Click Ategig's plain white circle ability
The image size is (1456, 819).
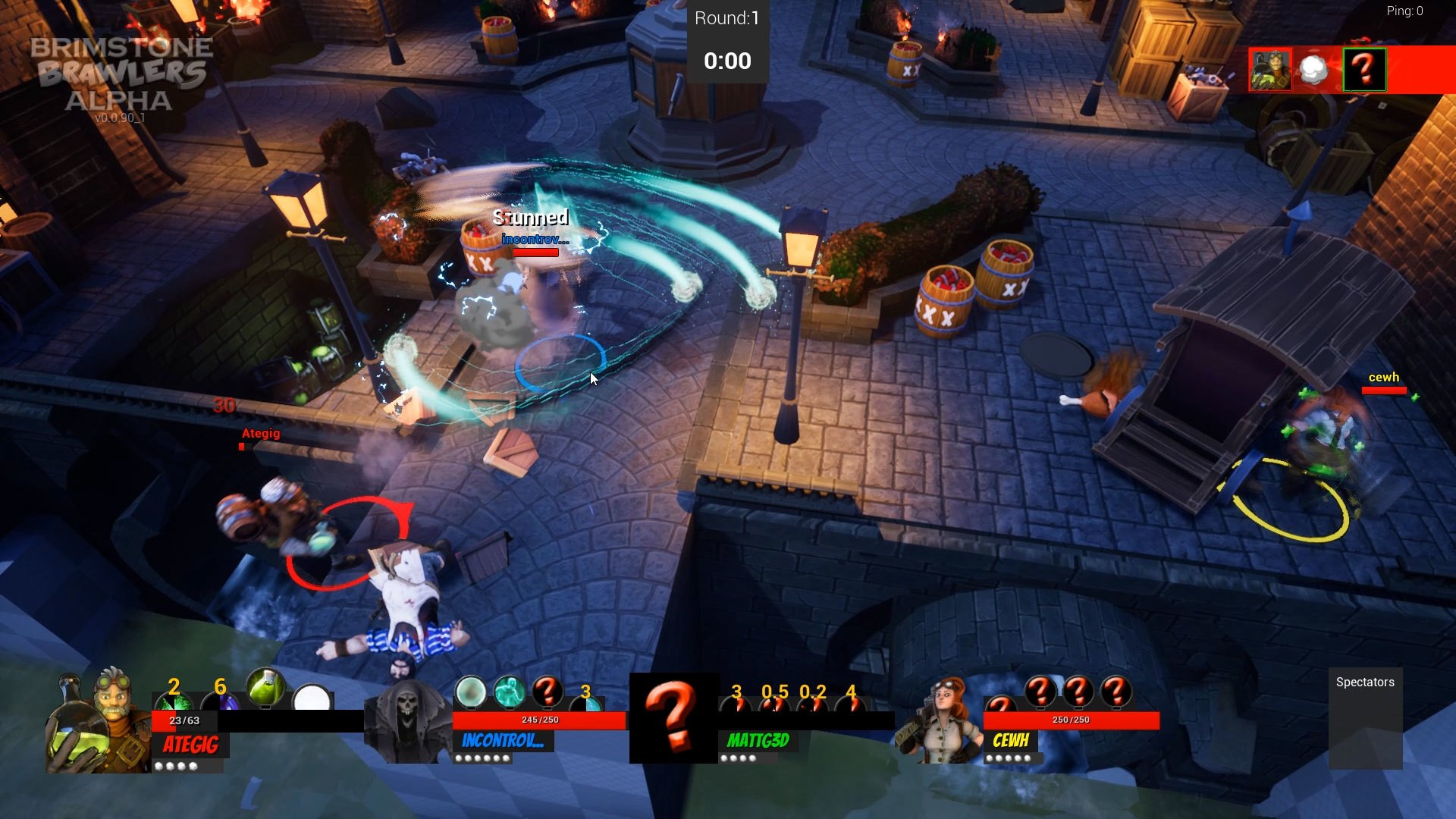pos(312,698)
